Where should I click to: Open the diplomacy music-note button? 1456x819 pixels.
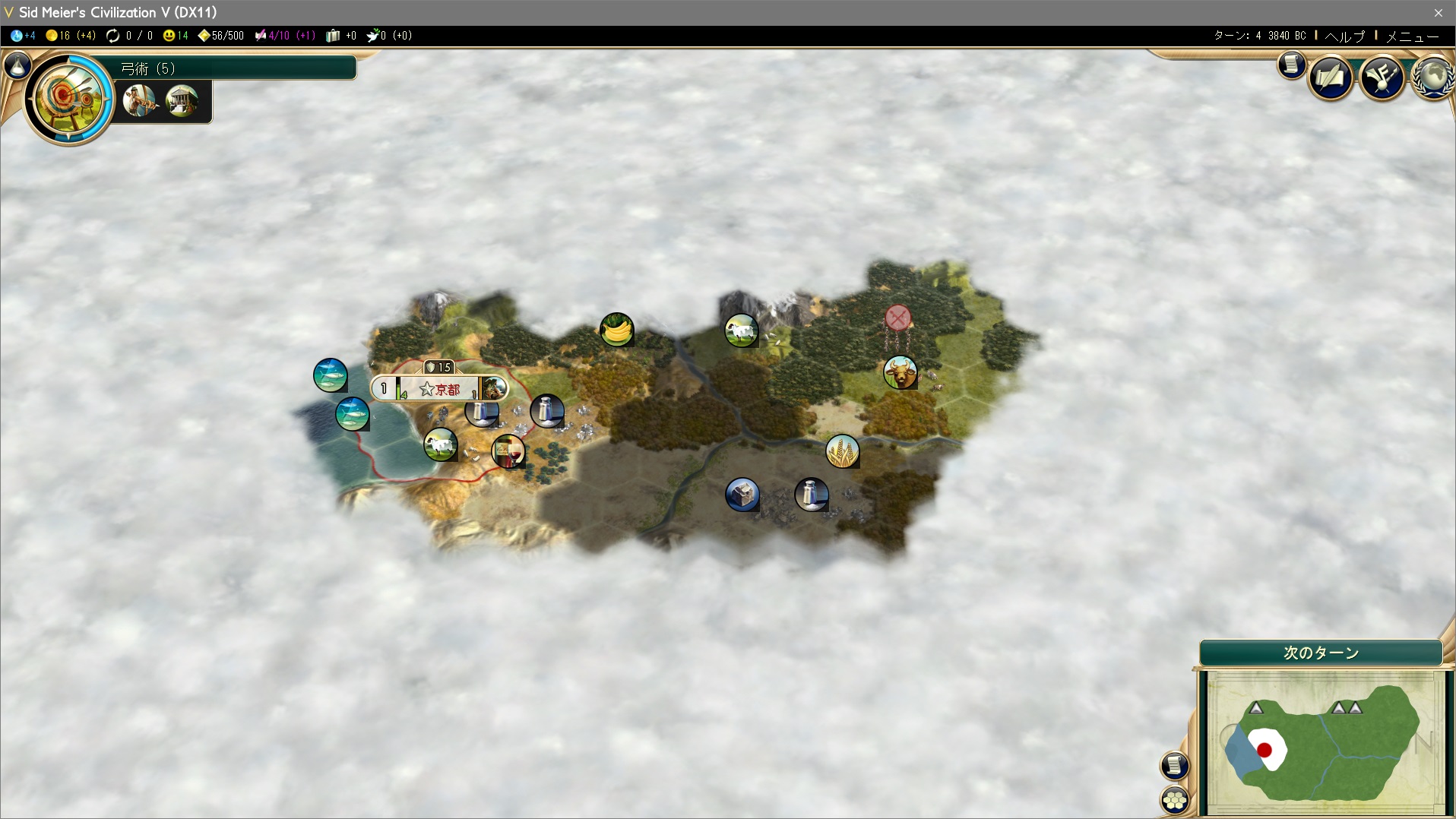click(x=1382, y=77)
